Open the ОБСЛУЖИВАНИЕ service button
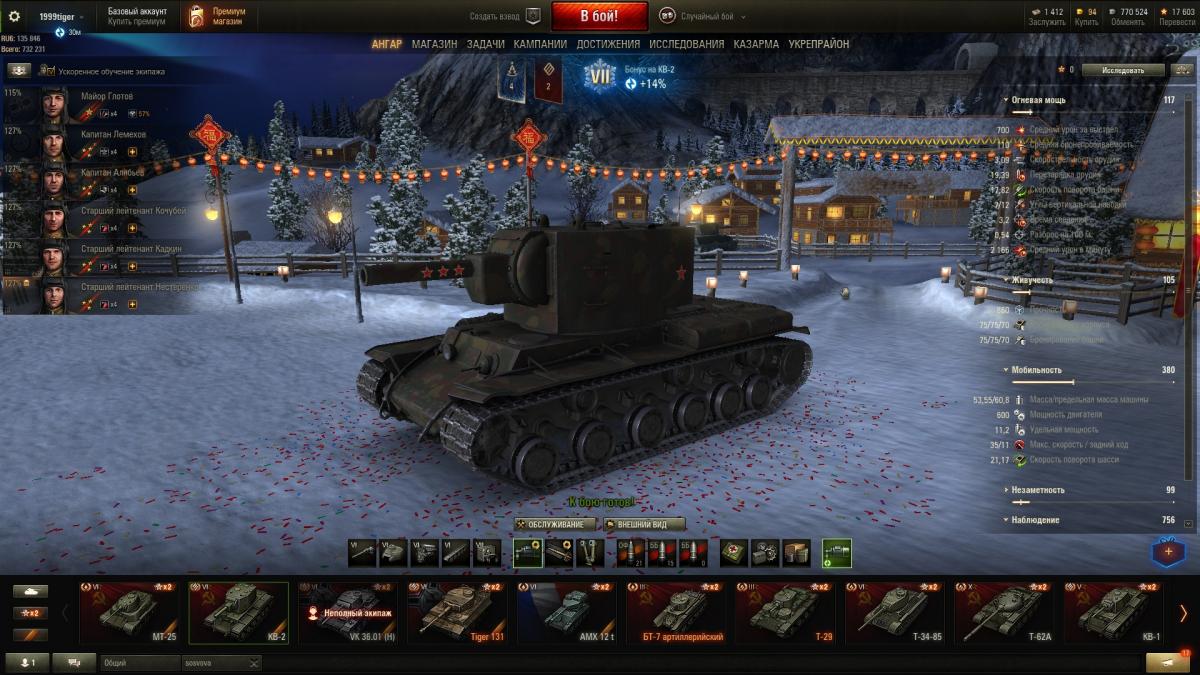This screenshot has width=1200, height=675. (x=556, y=524)
